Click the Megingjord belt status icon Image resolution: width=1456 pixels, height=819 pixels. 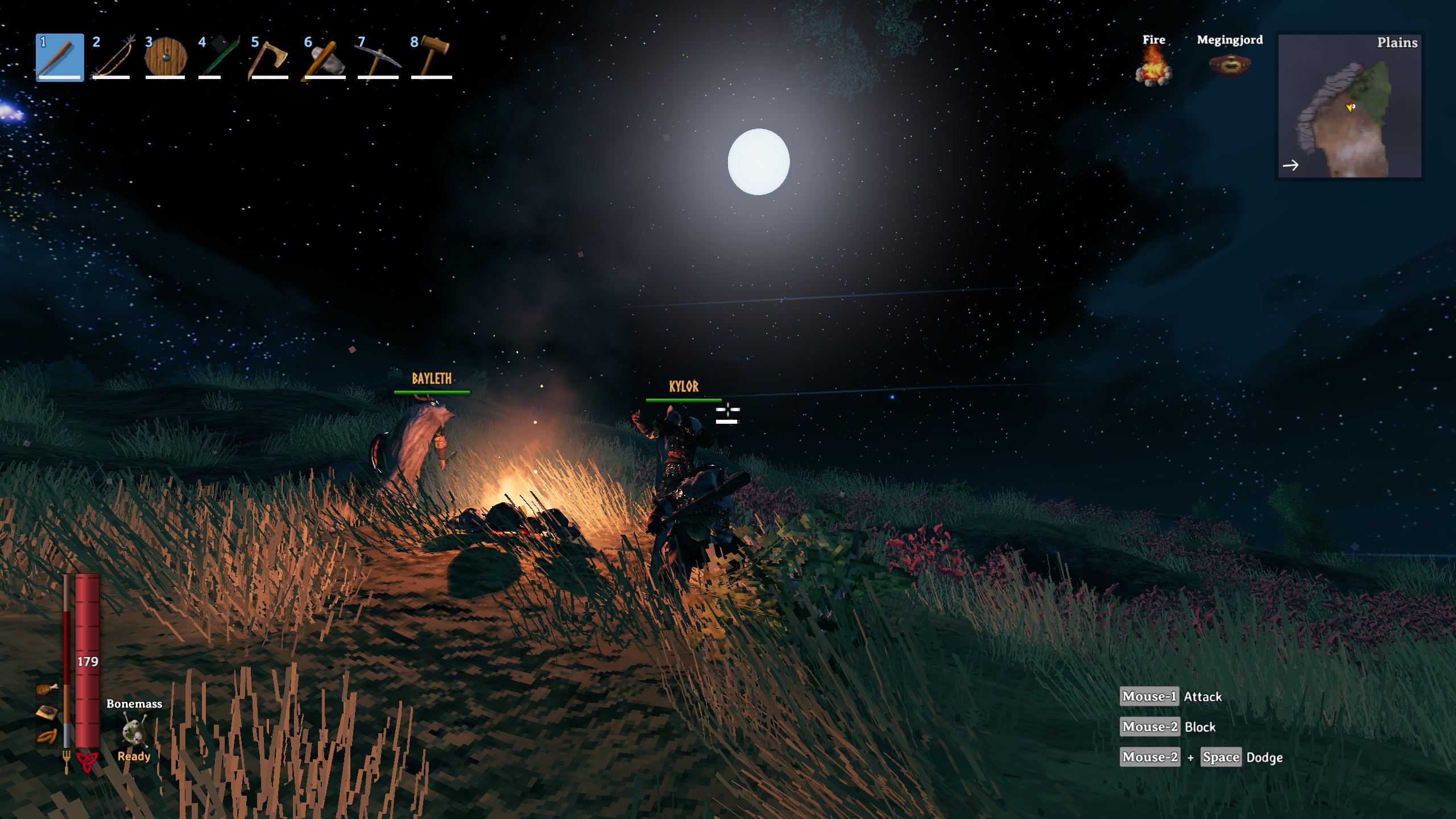[x=1230, y=65]
